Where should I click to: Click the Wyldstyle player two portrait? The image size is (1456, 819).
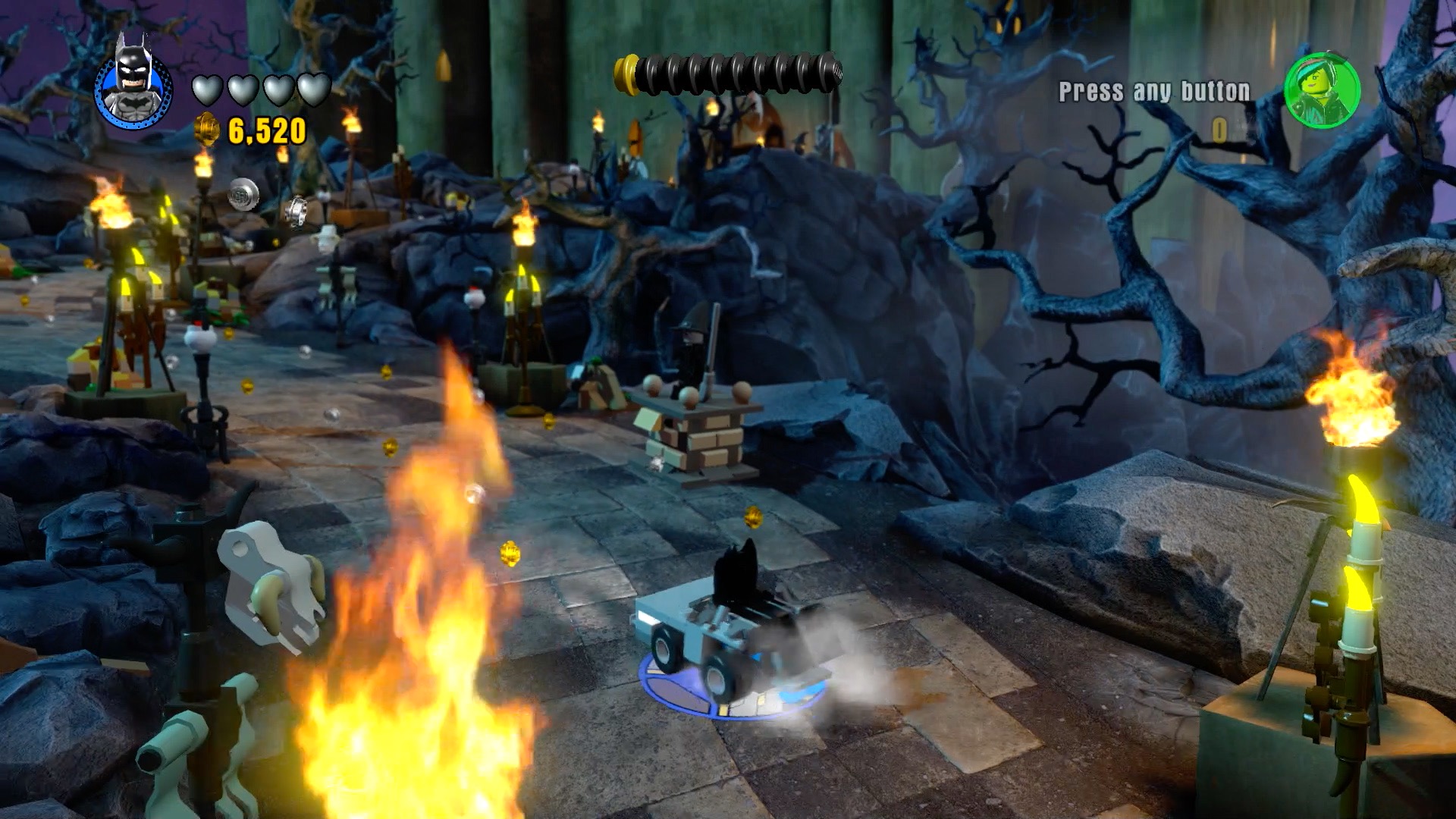tap(1321, 90)
